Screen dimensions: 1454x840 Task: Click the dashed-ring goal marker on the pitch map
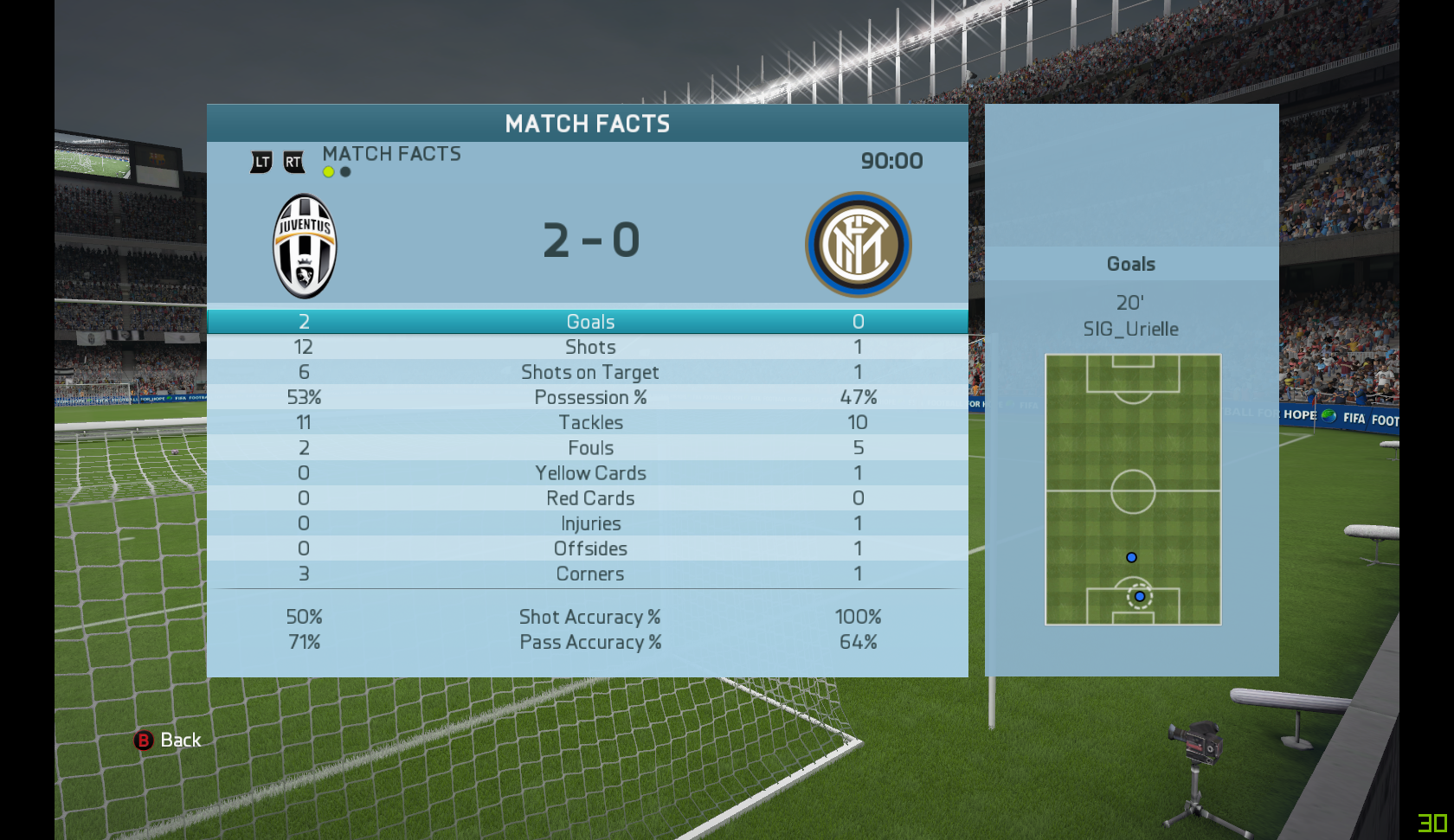coord(1140,597)
